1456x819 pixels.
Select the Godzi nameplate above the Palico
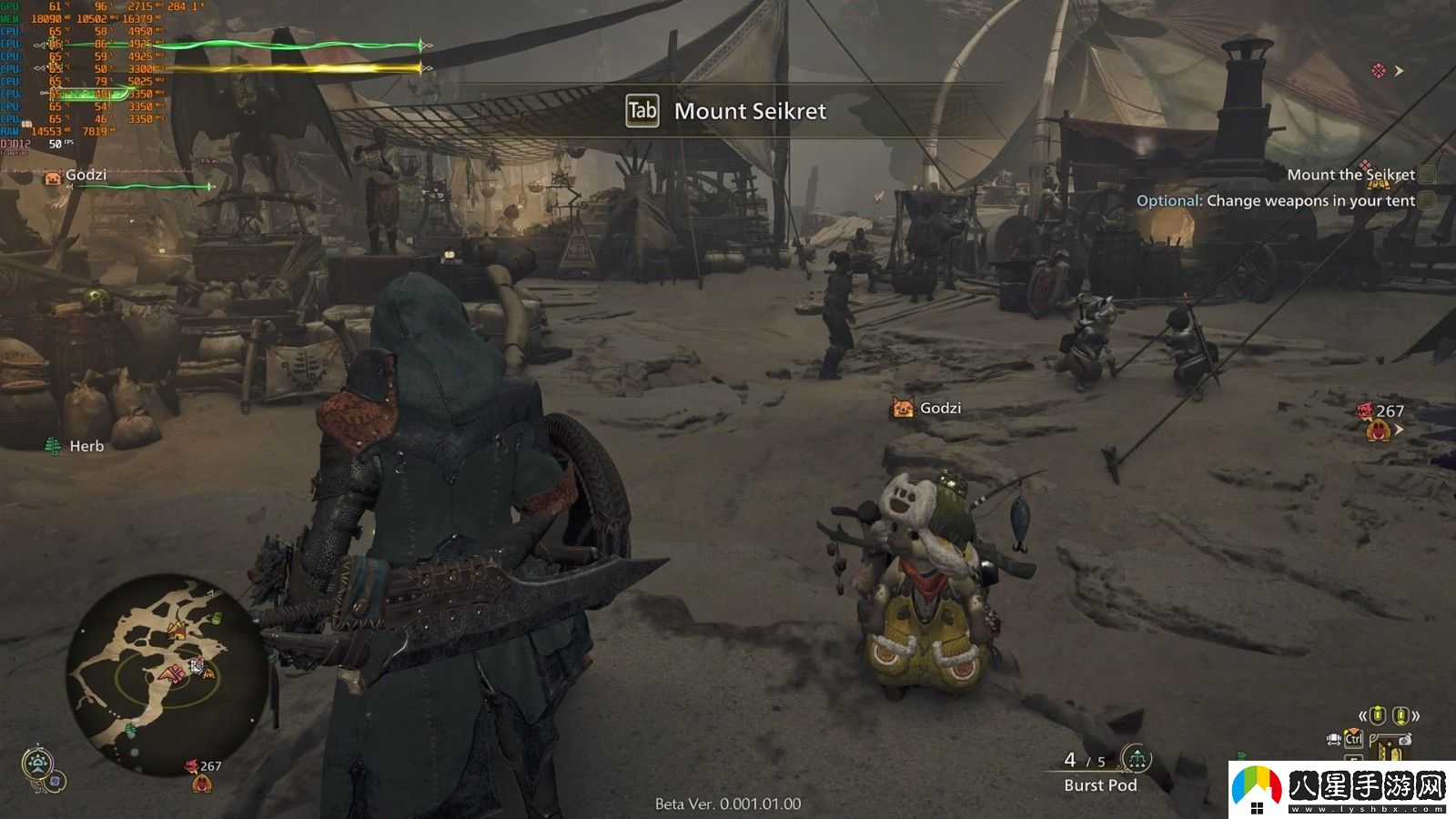(x=927, y=409)
